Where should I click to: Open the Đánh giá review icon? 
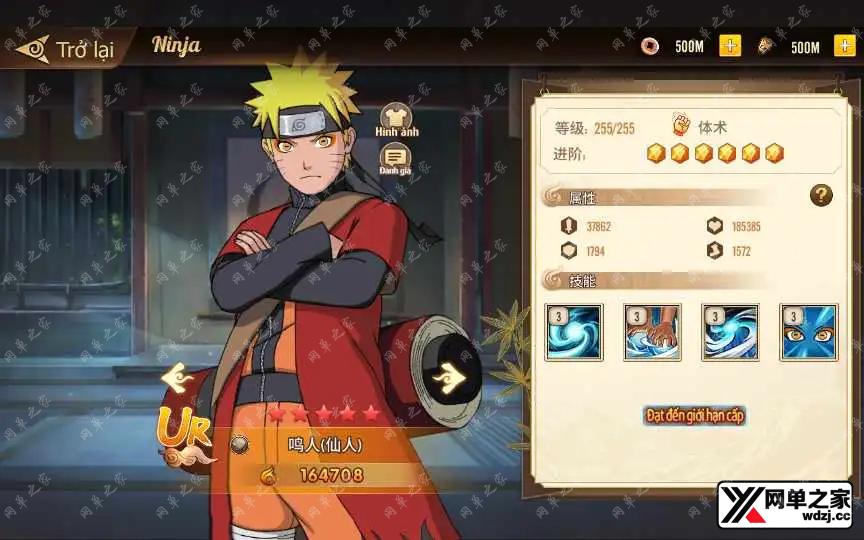click(396, 158)
